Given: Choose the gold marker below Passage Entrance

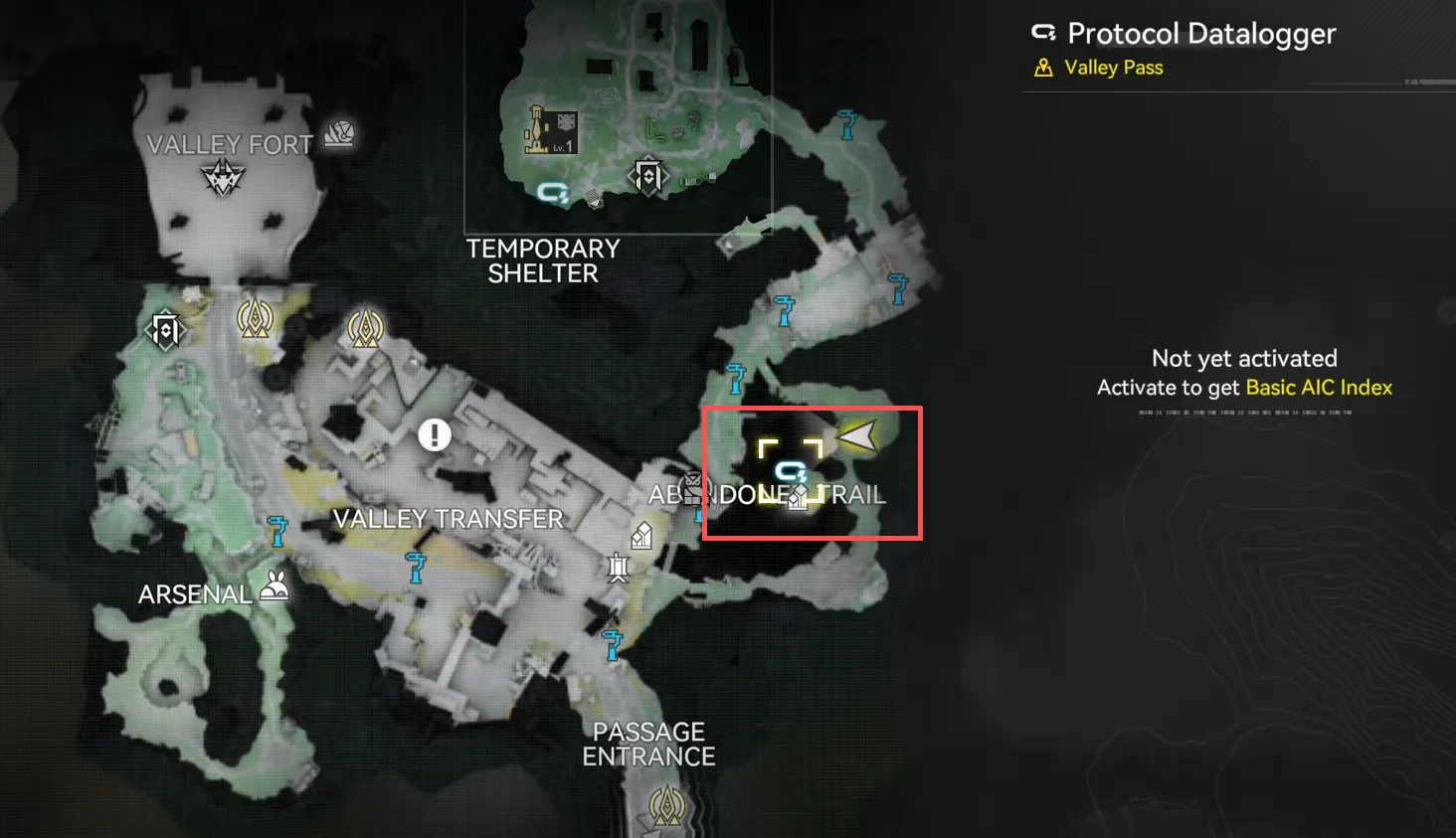Looking at the screenshot, I should pyautogui.click(x=666, y=805).
